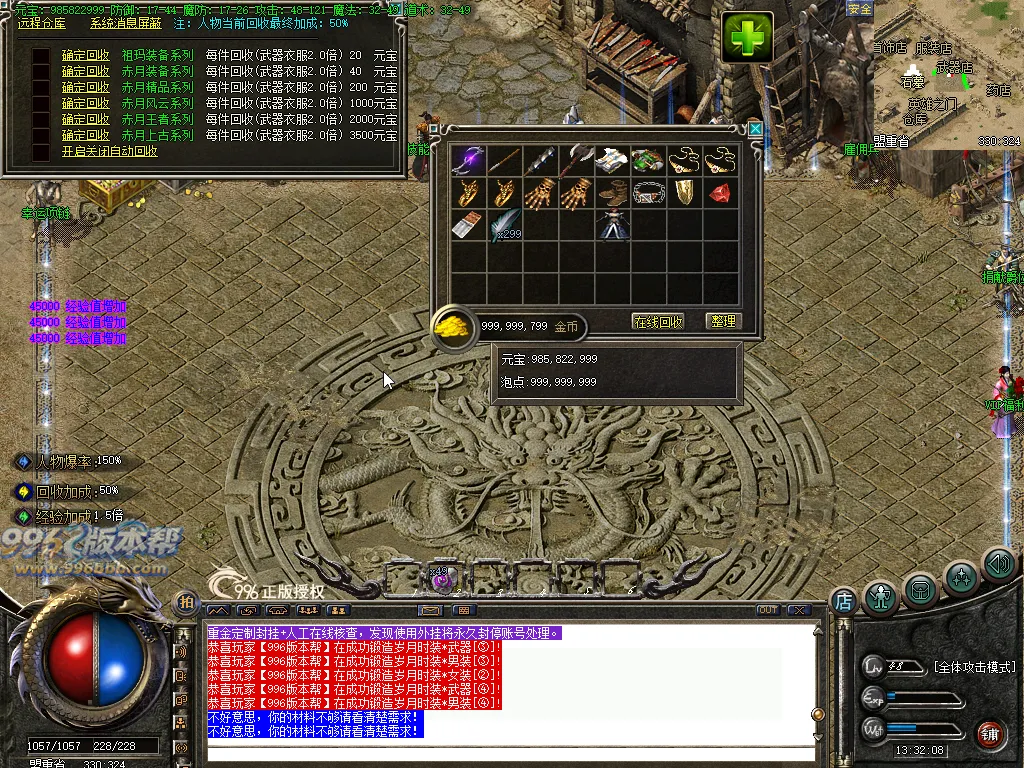Select the red gem item
Viewport: 1024px width, 768px height.
pyautogui.click(x=719, y=192)
